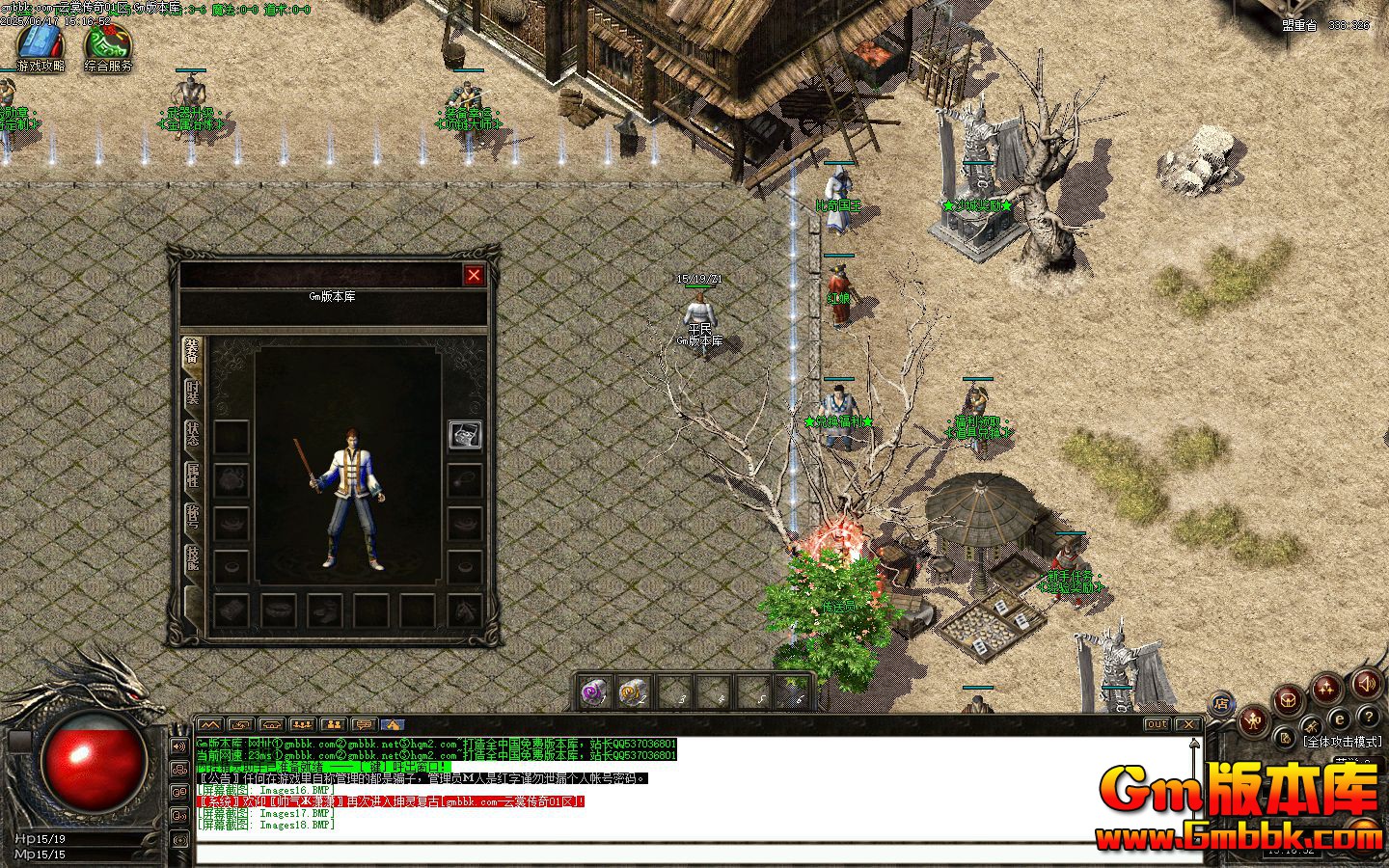Use the purple scroll in hotbar slot 1
The height and width of the screenshot is (868, 1389).
(593, 692)
